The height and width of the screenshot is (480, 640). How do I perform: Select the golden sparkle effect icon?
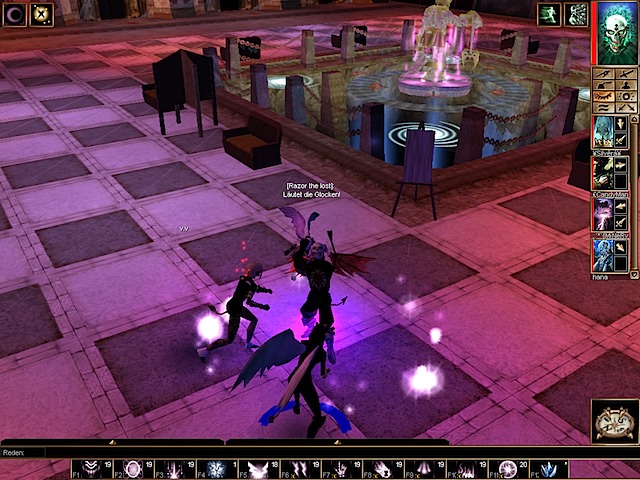[41, 14]
